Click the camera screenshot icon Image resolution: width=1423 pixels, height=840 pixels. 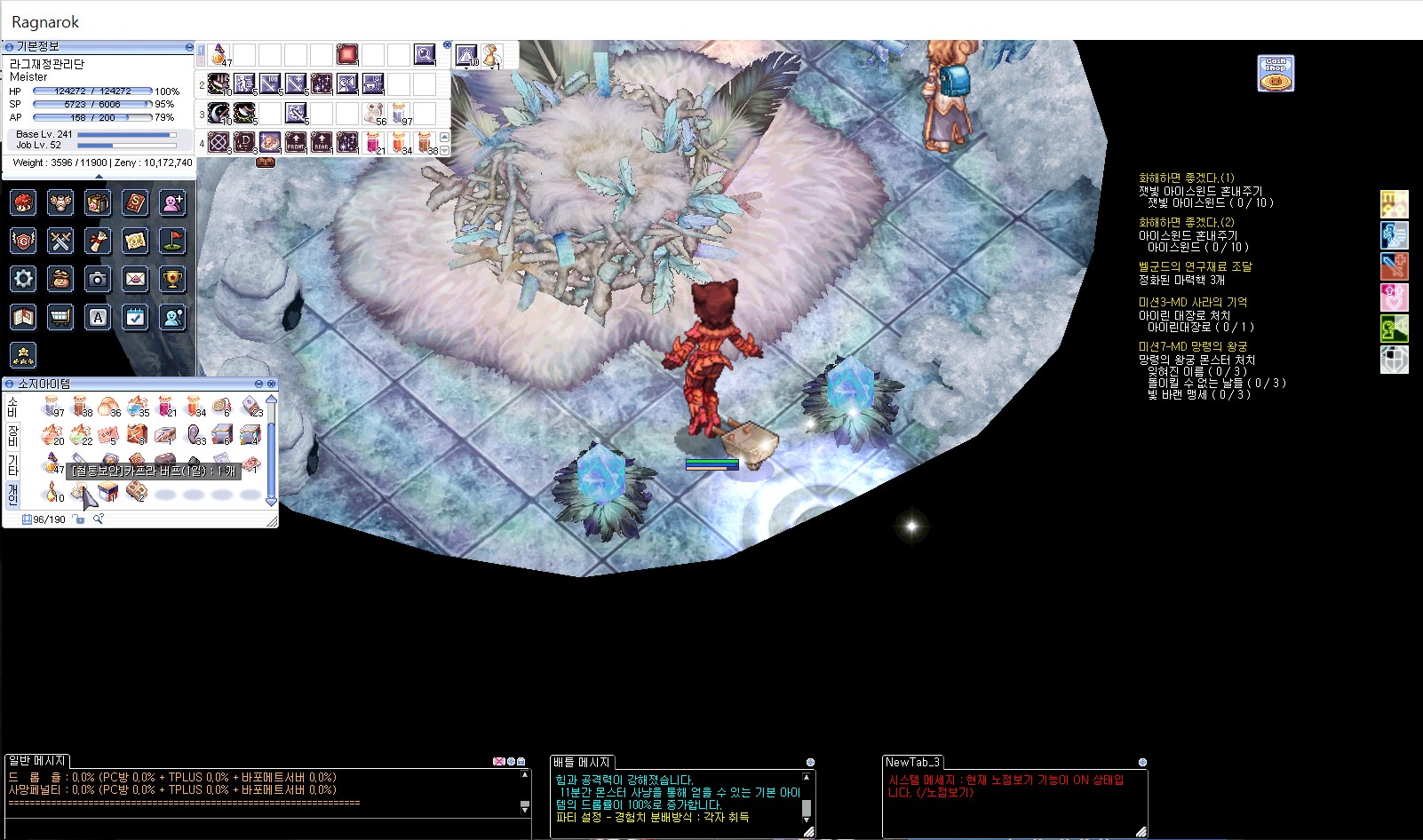pos(98,279)
